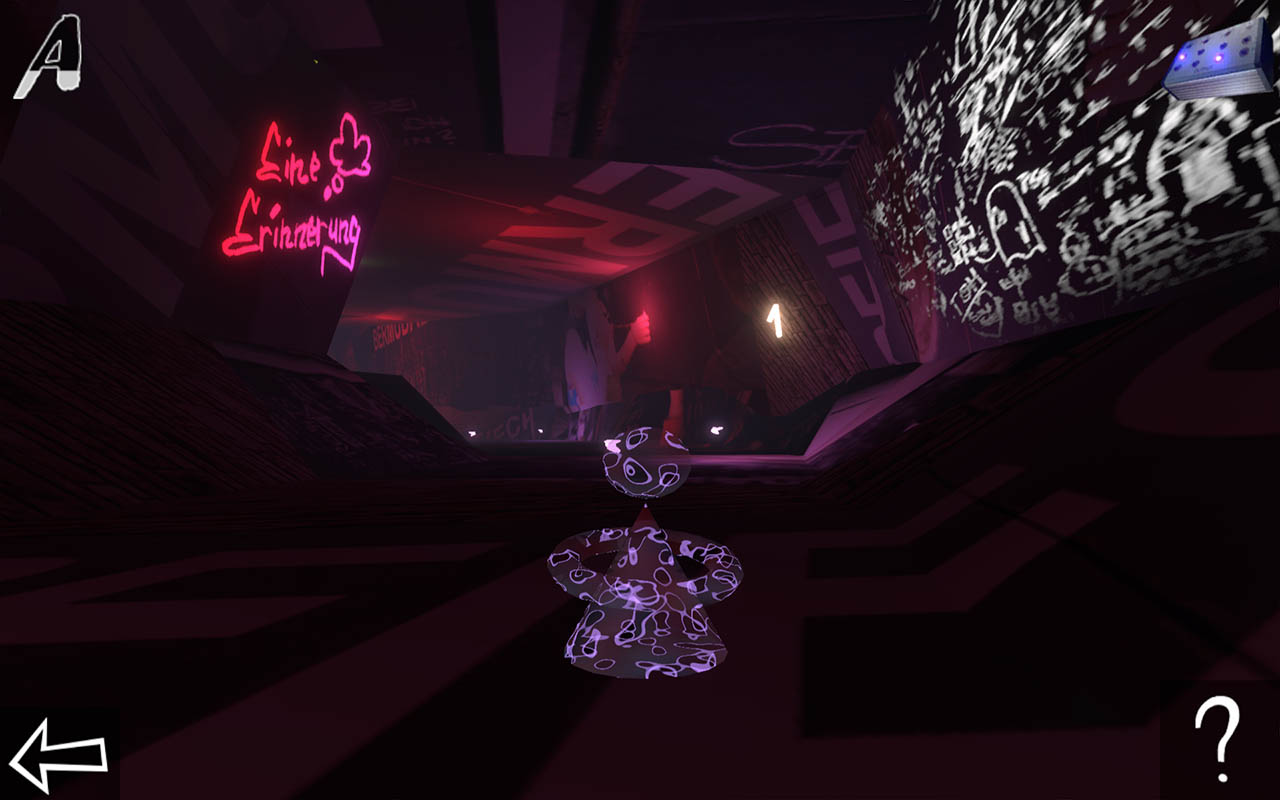This screenshot has width=1280, height=800.
Task: Select the blue-lit device box icon
Action: [1218, 60]
